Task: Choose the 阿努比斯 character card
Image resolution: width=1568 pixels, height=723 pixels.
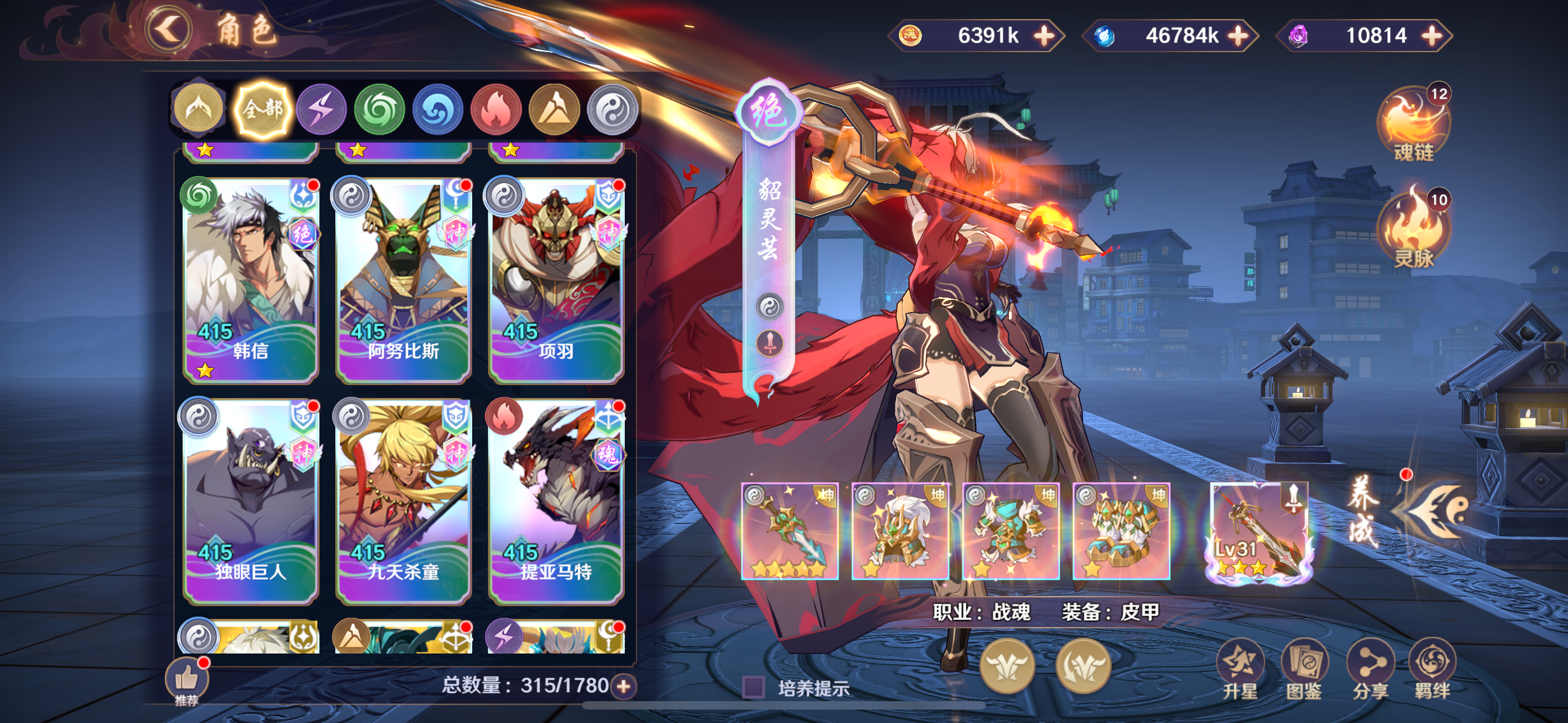Action: [403, 280]
